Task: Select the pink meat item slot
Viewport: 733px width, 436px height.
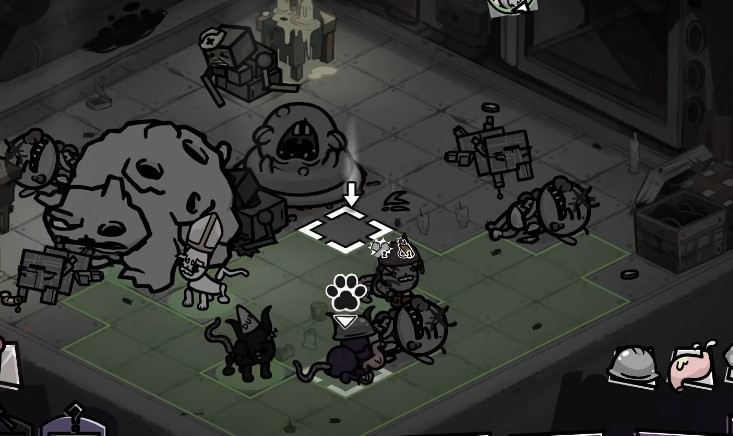Action: [x=690, y=365]
